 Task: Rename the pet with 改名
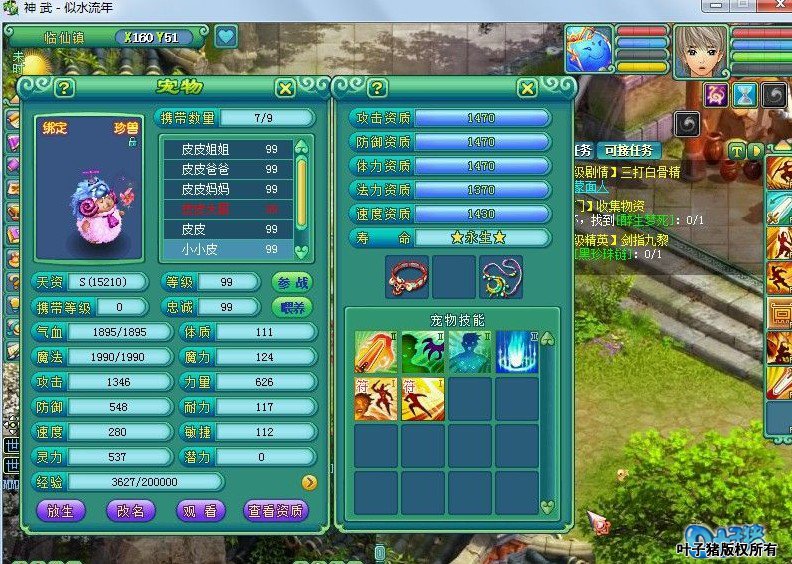click(x=130, y=510)
